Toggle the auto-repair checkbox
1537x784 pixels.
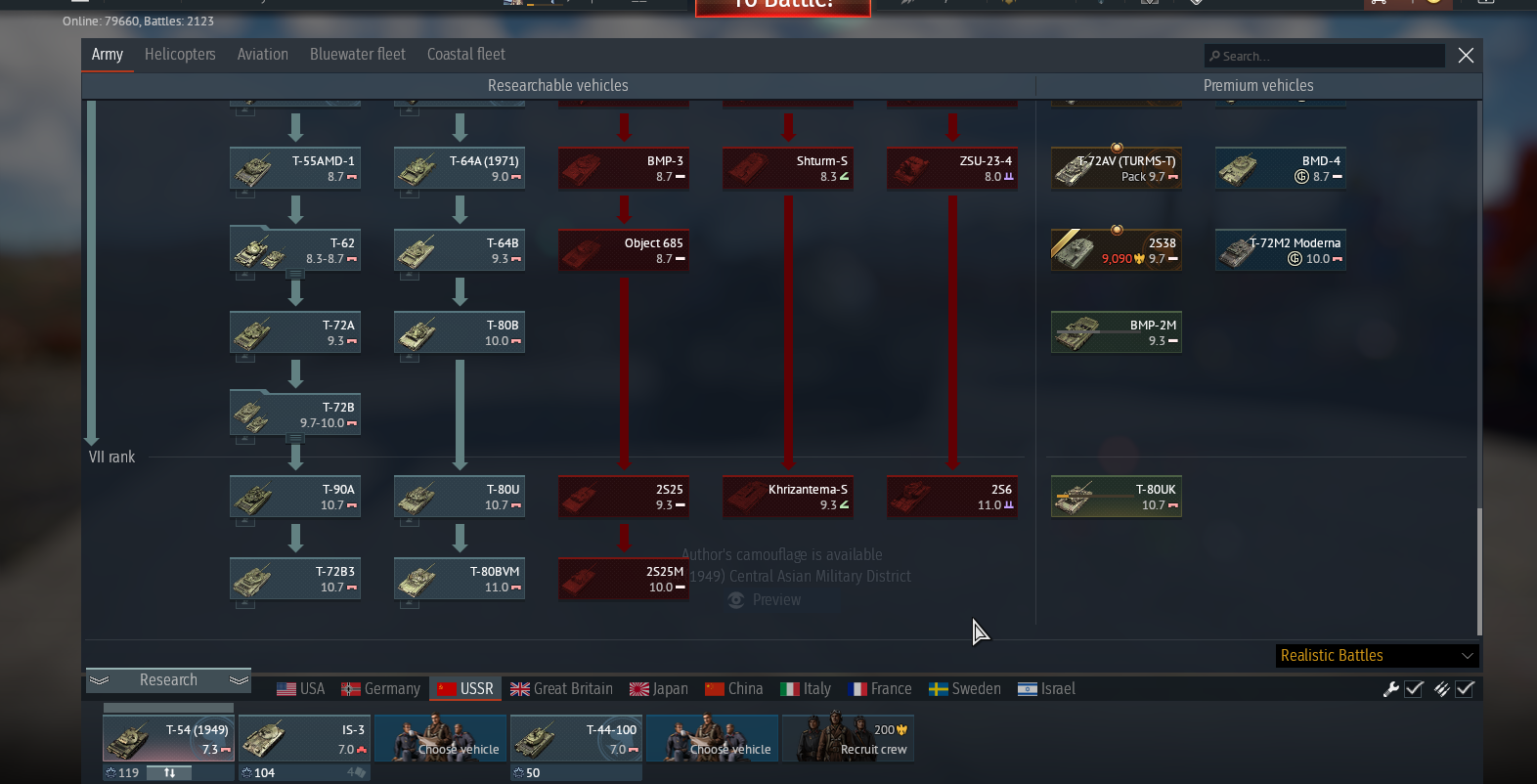point(1414,689)
